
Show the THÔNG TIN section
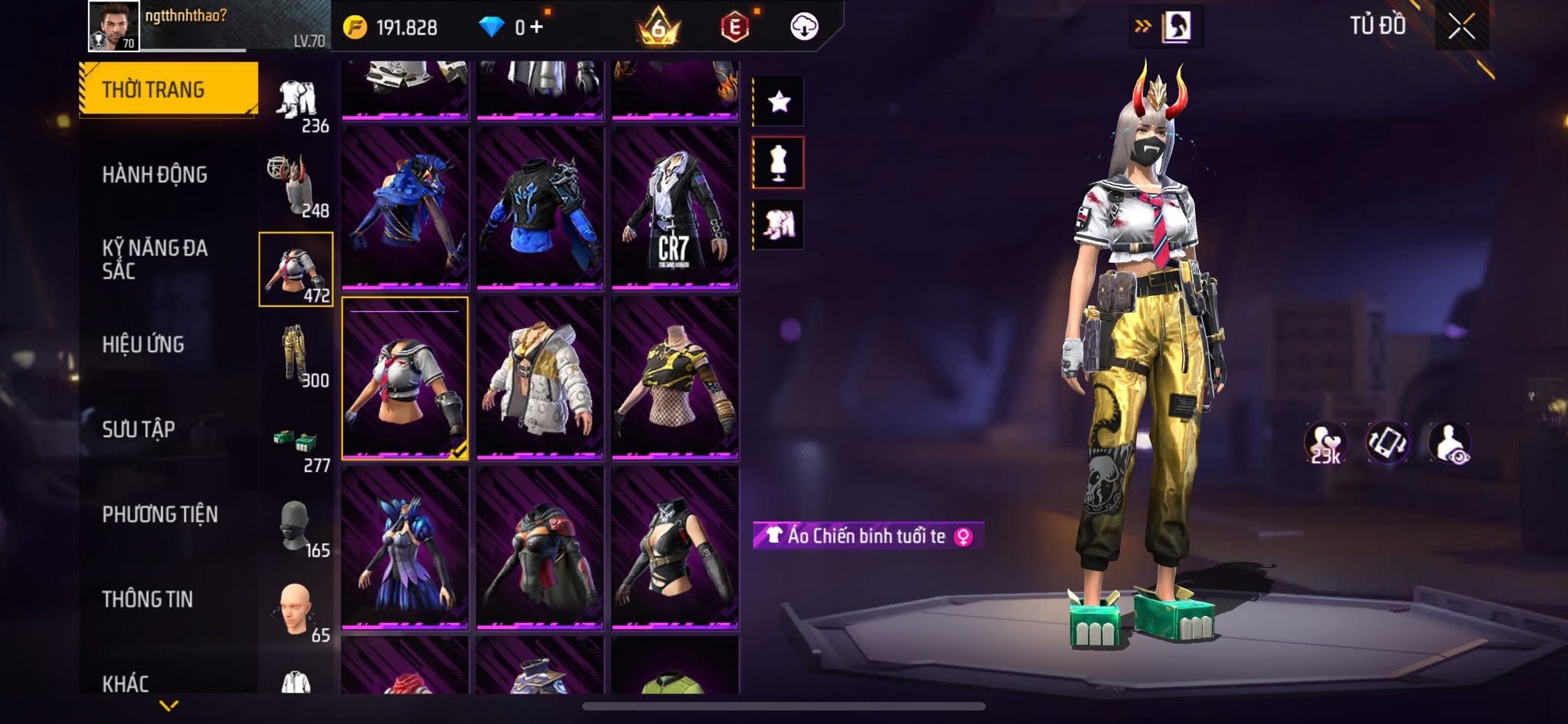pos(148,599)
